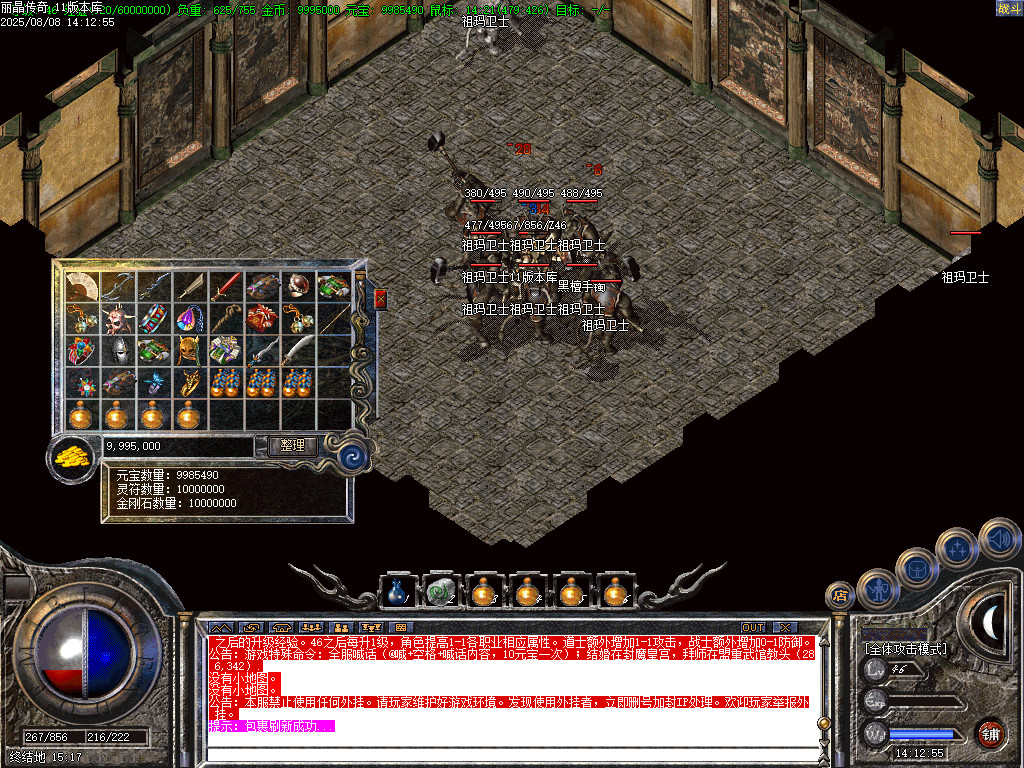This screenshot has height=768, width=1024.
Task: Select the folding fan item
Action: pos(83,287)
